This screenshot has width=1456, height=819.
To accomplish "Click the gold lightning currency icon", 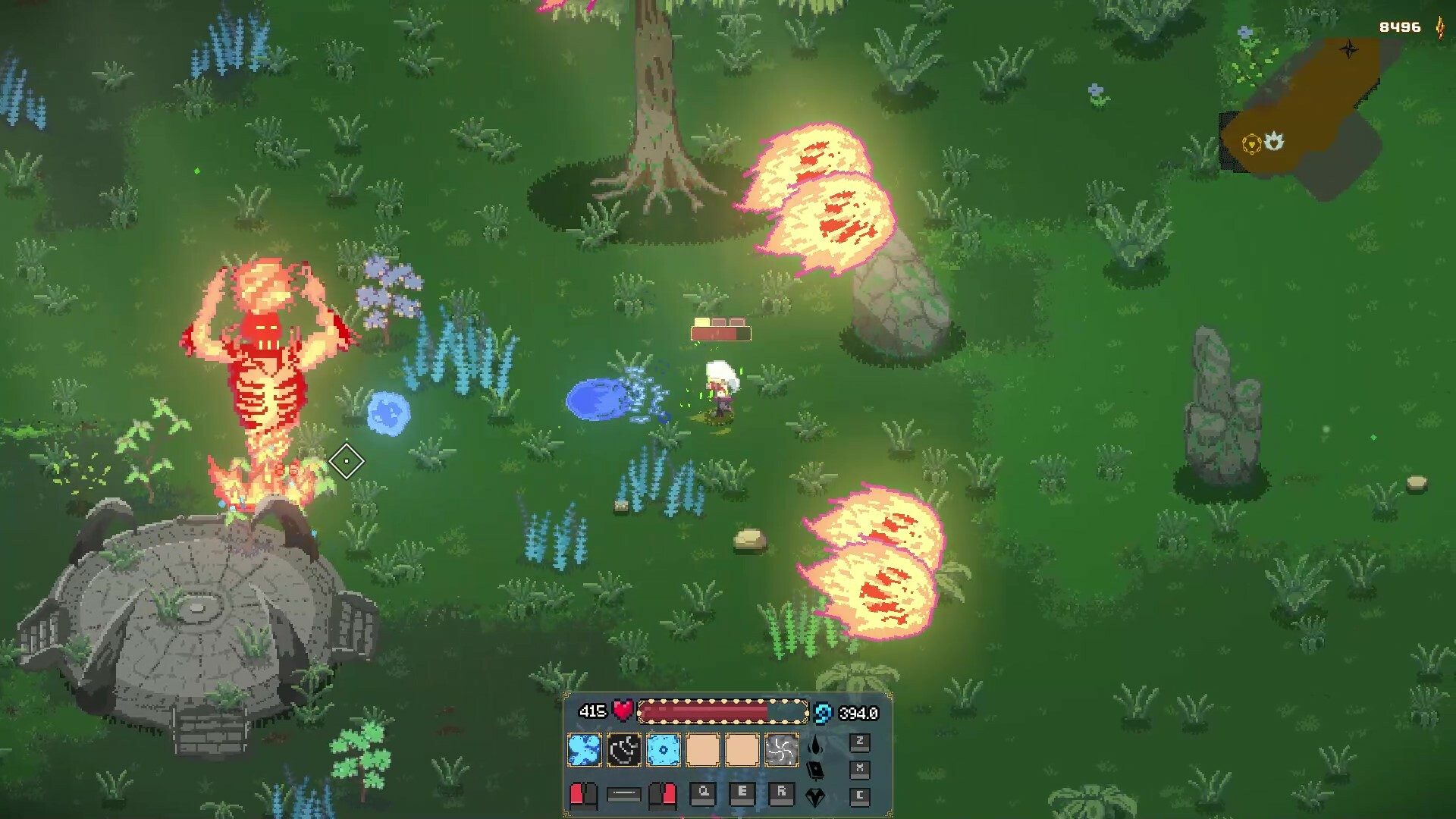I will point(1440,27).
